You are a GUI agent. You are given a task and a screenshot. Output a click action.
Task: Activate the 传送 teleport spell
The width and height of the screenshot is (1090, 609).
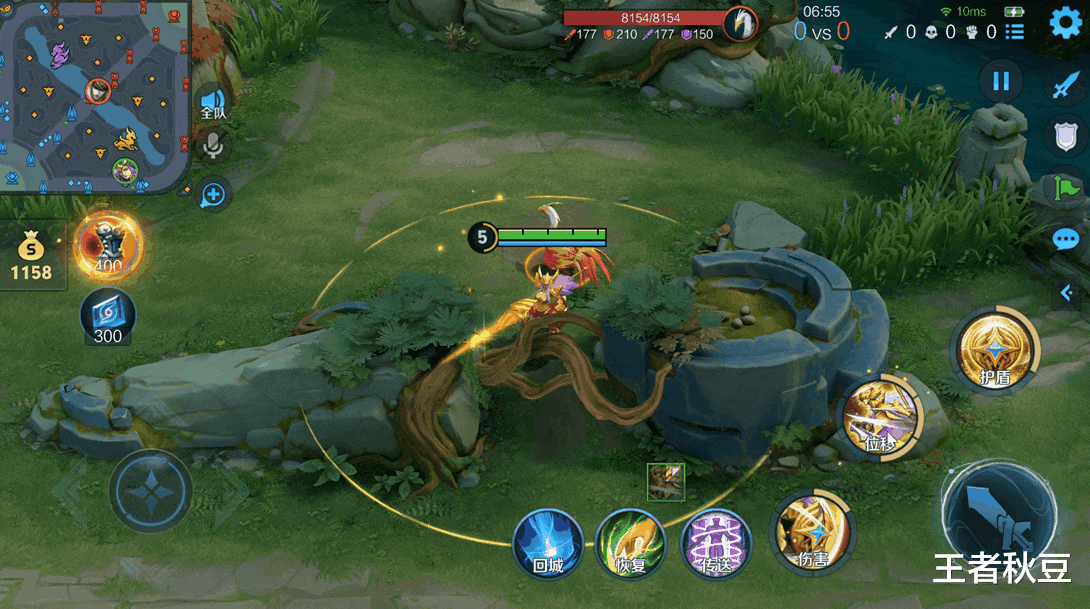(715, 544)
